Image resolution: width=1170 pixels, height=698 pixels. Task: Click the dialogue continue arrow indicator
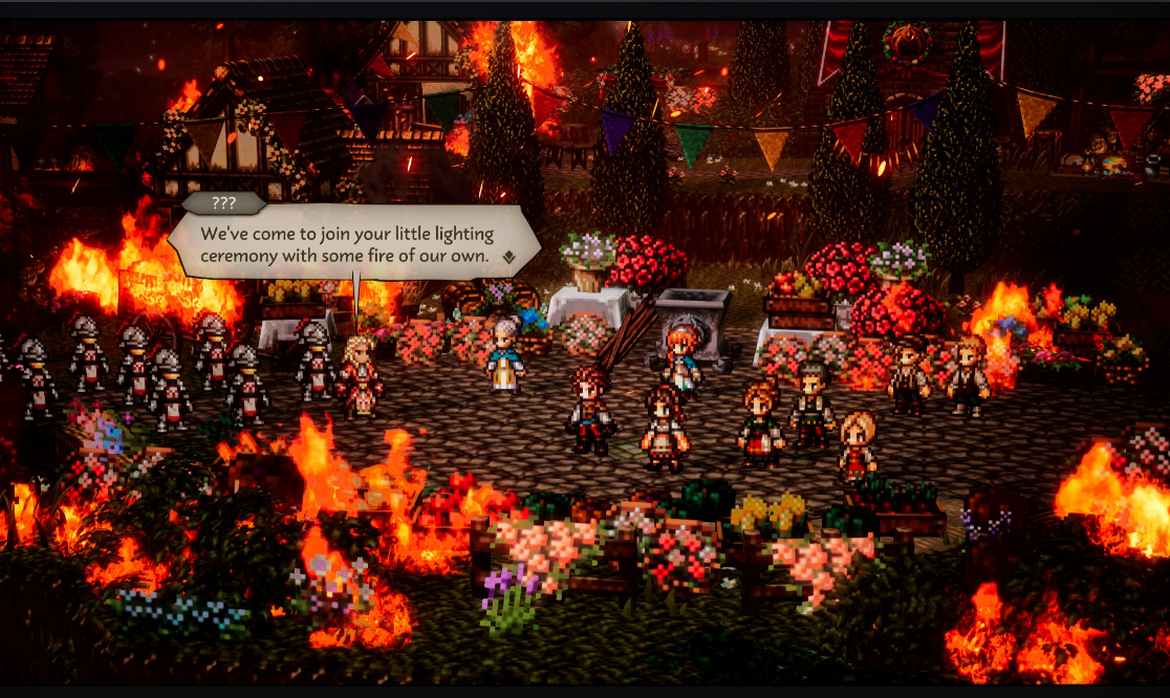tap(510, 257)
